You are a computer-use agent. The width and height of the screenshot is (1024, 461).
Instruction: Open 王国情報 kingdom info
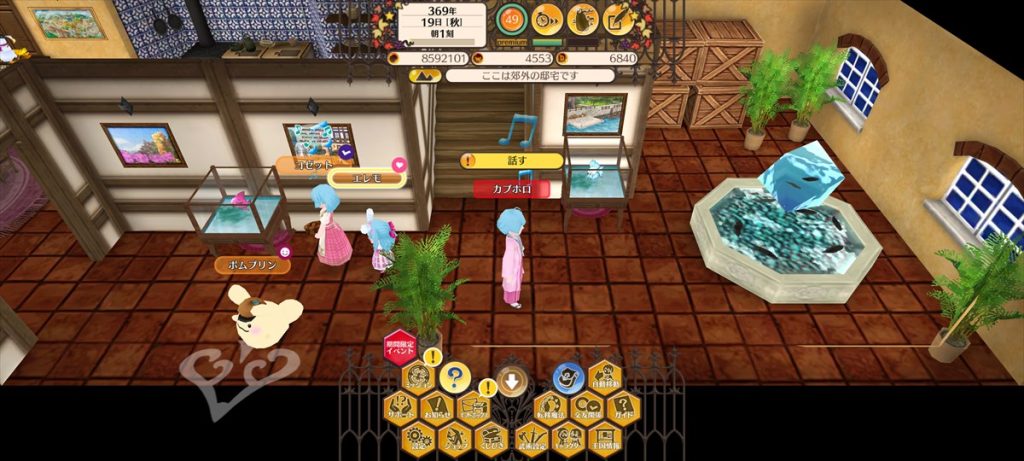pos(605,437)
